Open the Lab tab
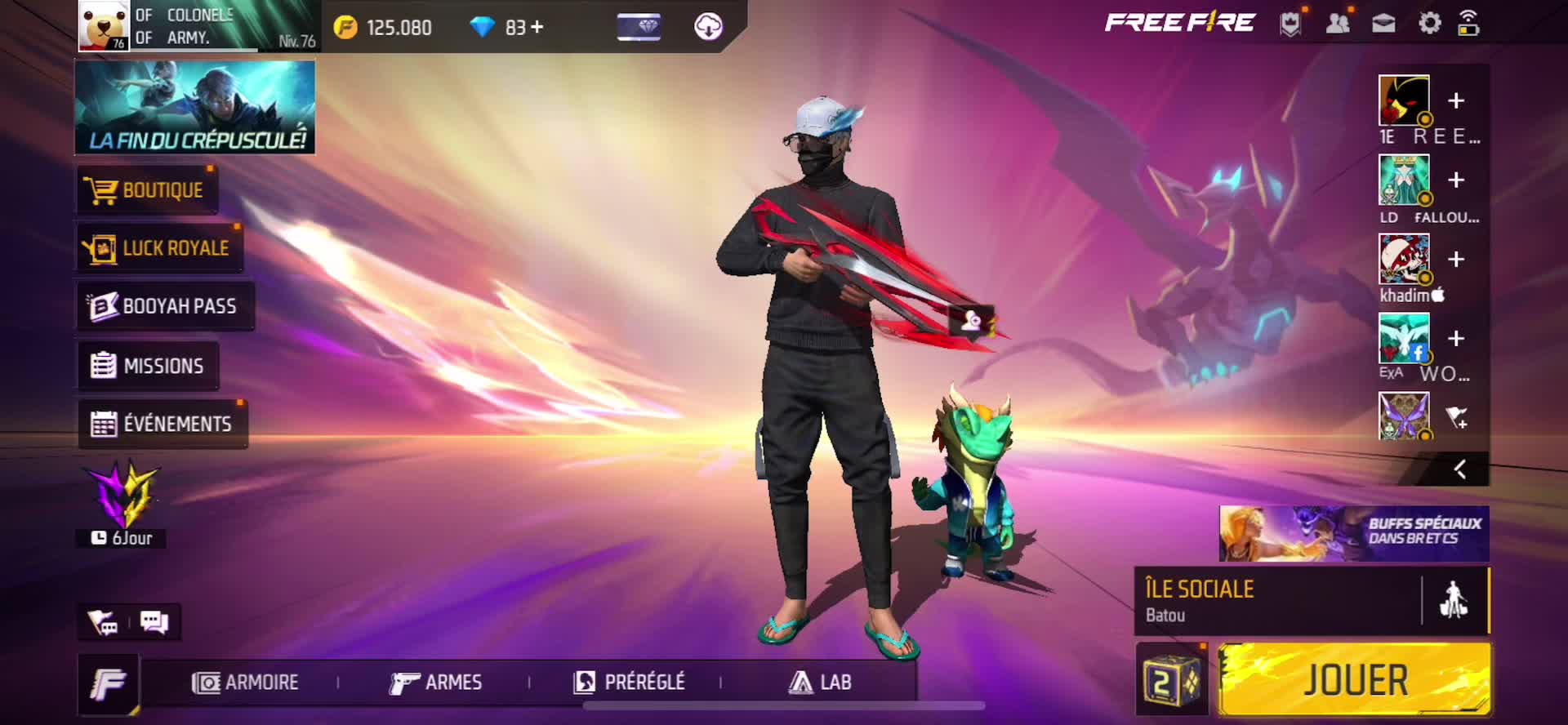 [x=821, y=683]
